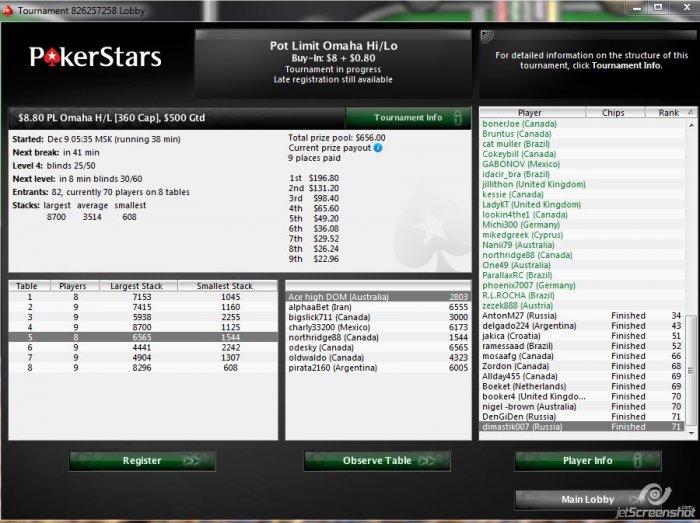Sort player list by Chips column
The width and height of the screenshot is (700, 523).
[613, 113]
